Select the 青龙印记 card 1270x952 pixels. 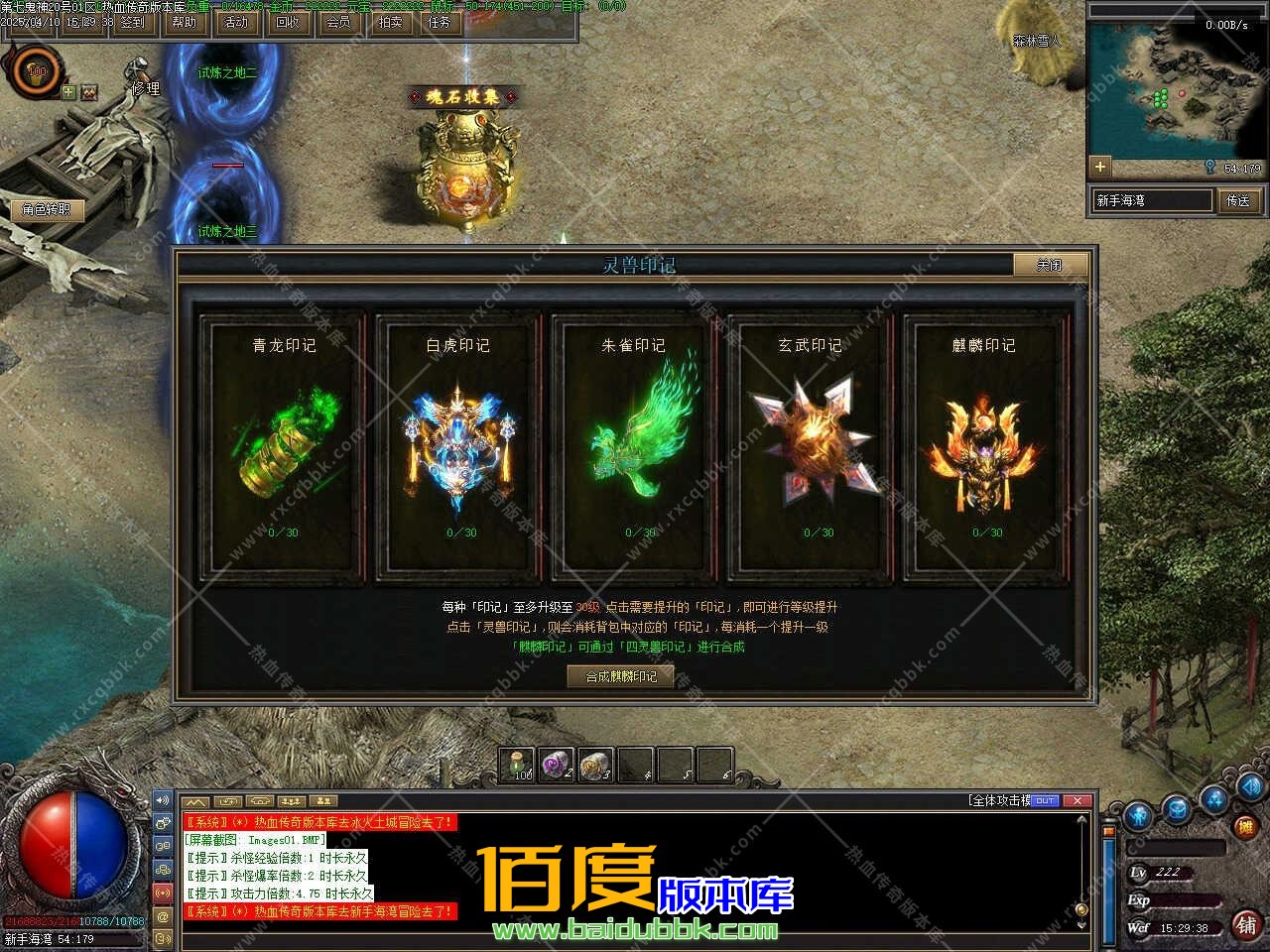(283, 444)
